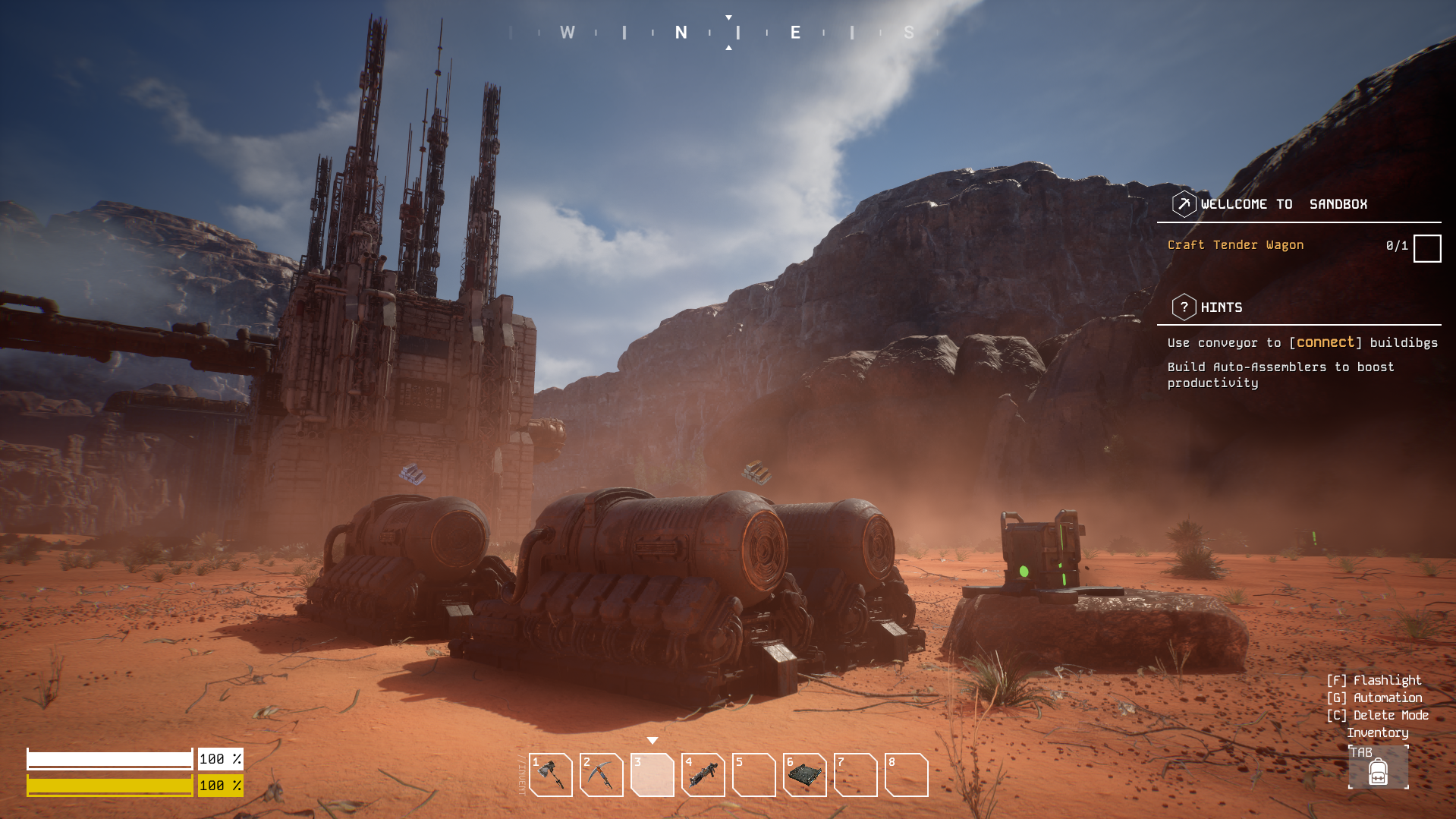Choose the rifle weapon slot

coord(703,775)
